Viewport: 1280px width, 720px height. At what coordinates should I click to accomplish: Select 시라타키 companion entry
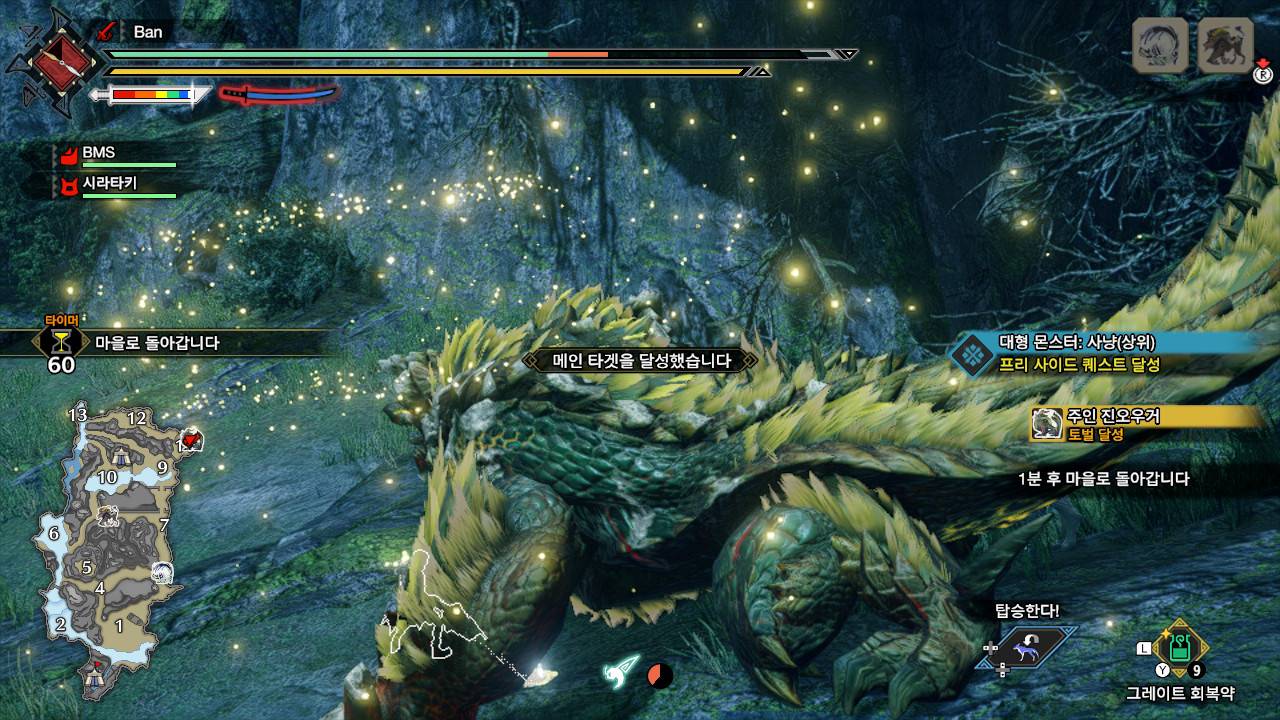[x=108, y=184]
